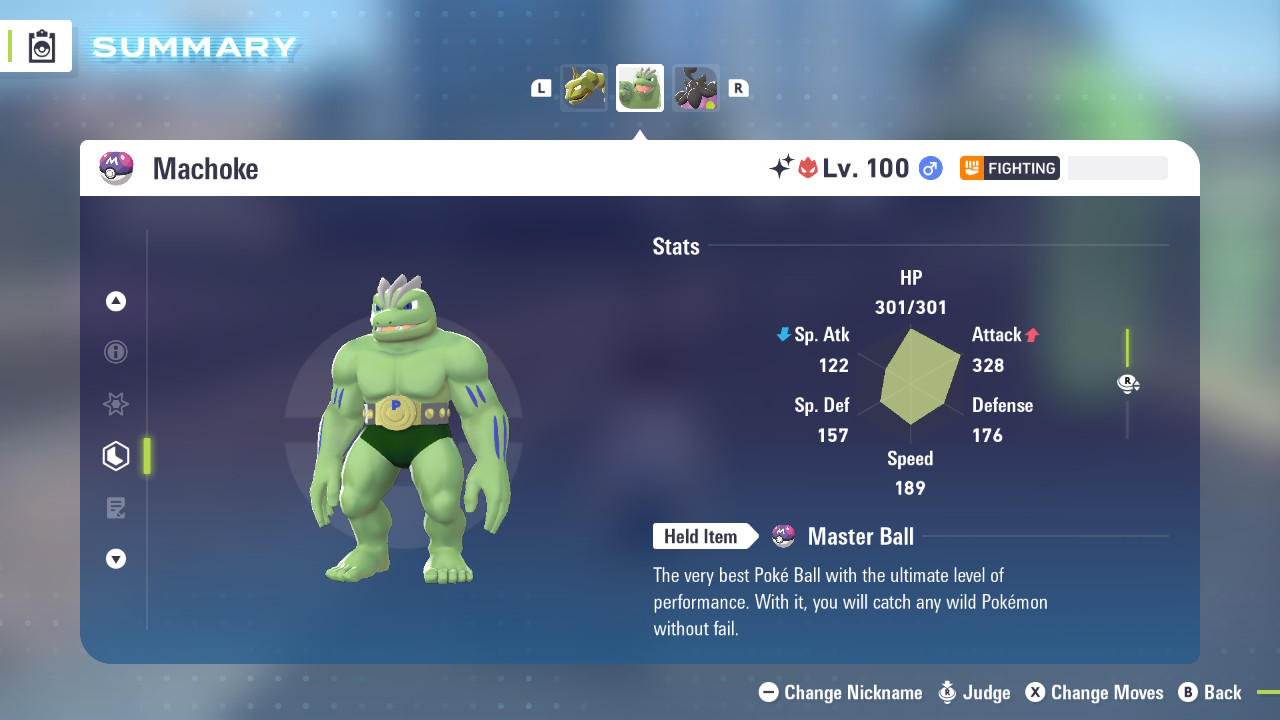Show the memo notepad tab
1280x720 pixels.
point(116,508)
